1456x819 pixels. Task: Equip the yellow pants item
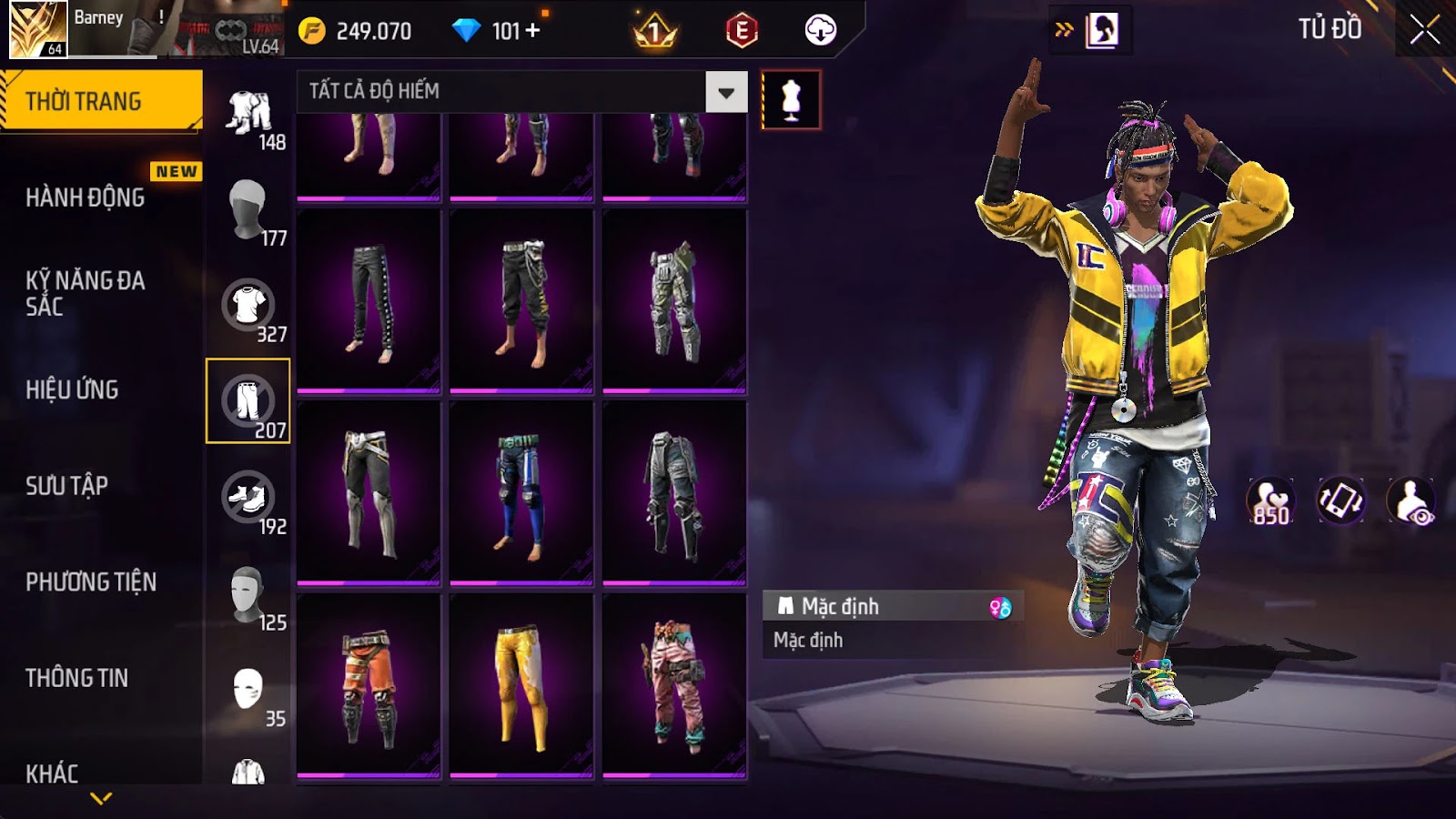click(521, 686)
